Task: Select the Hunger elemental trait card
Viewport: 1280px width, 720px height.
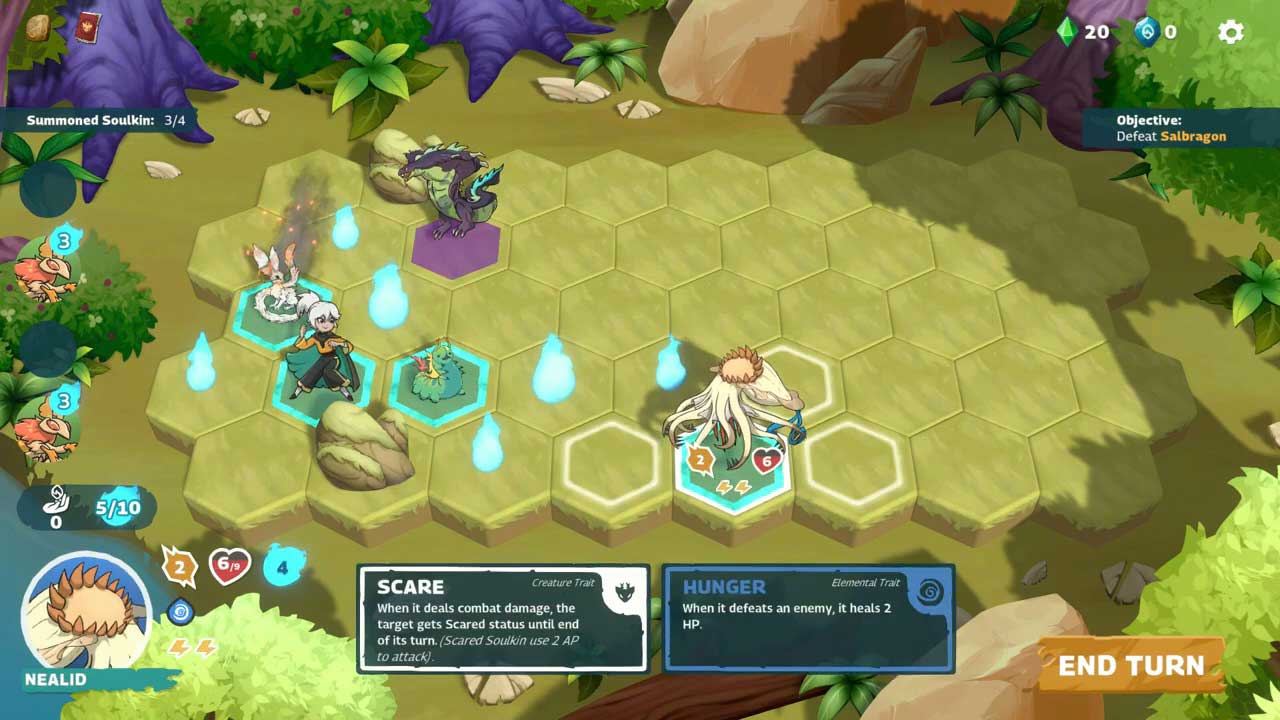Action: [808, 619]
